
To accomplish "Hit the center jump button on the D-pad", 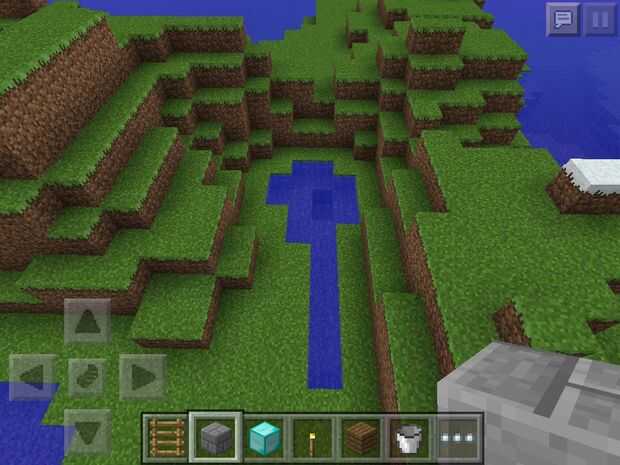I will pyautogui.click(x=88, y=377).
